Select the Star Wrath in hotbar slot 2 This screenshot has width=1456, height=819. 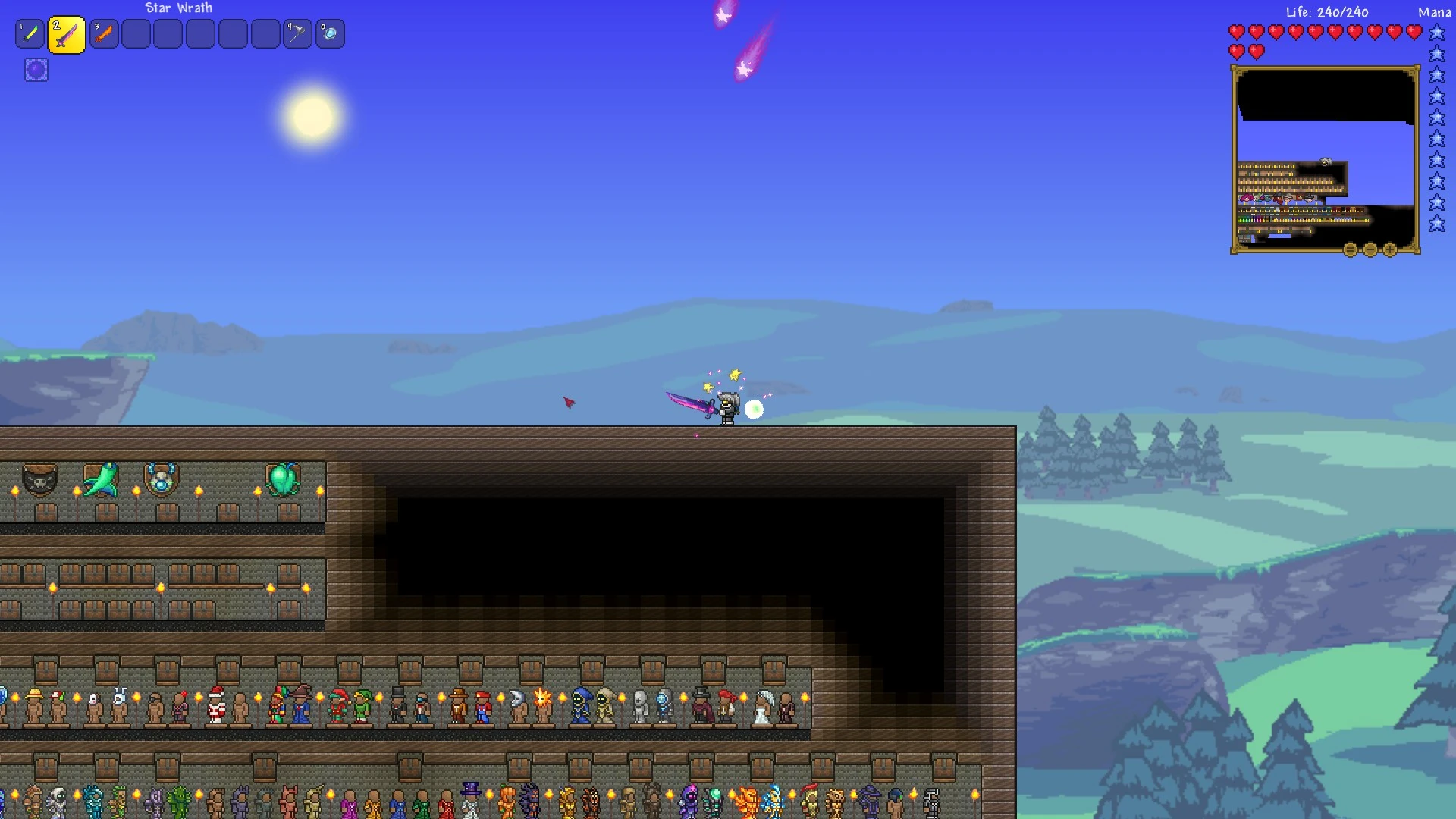(67, 33)
